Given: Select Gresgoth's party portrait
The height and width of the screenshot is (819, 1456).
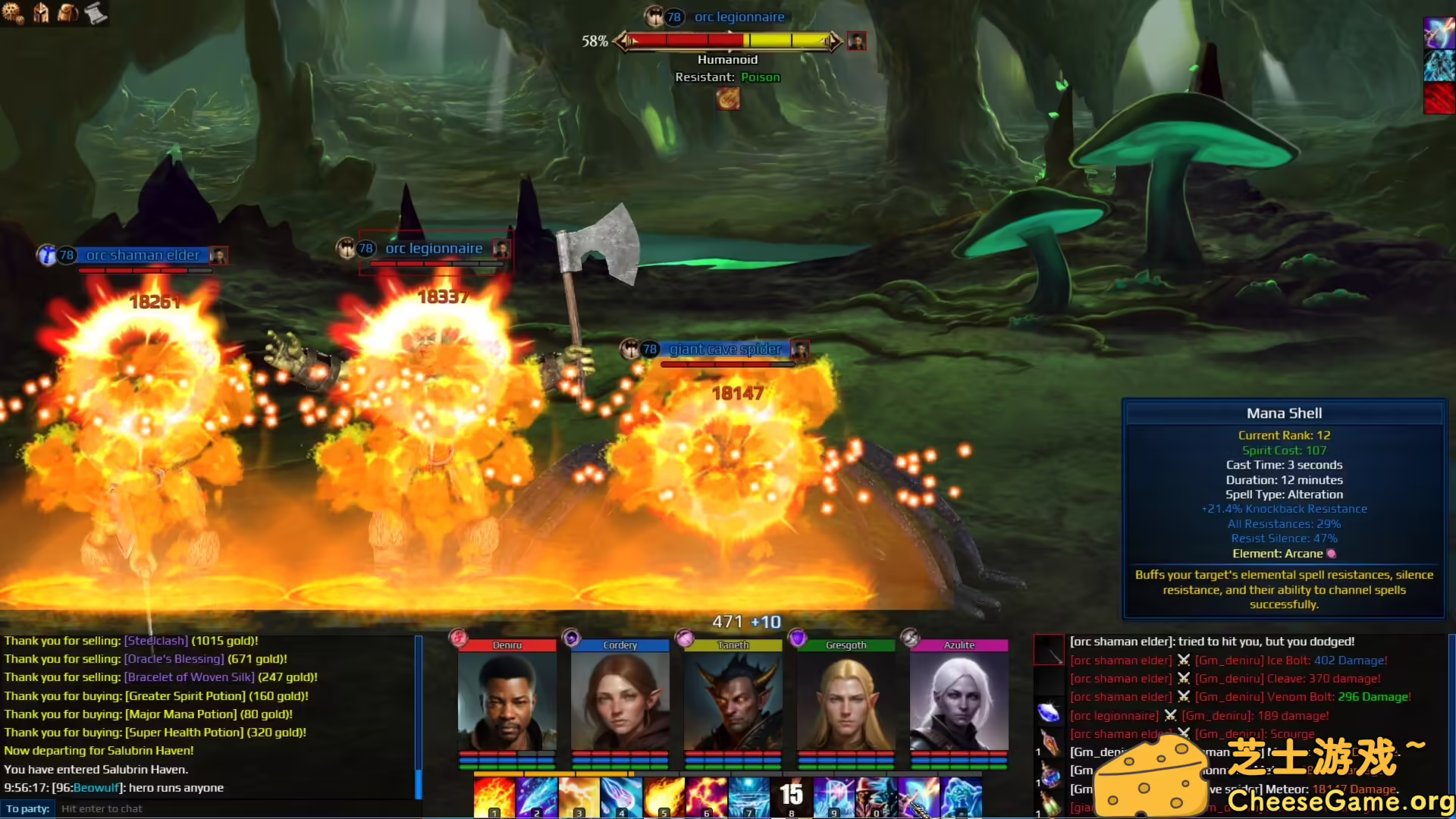Looking at the screenshot, I should (846, 701).
